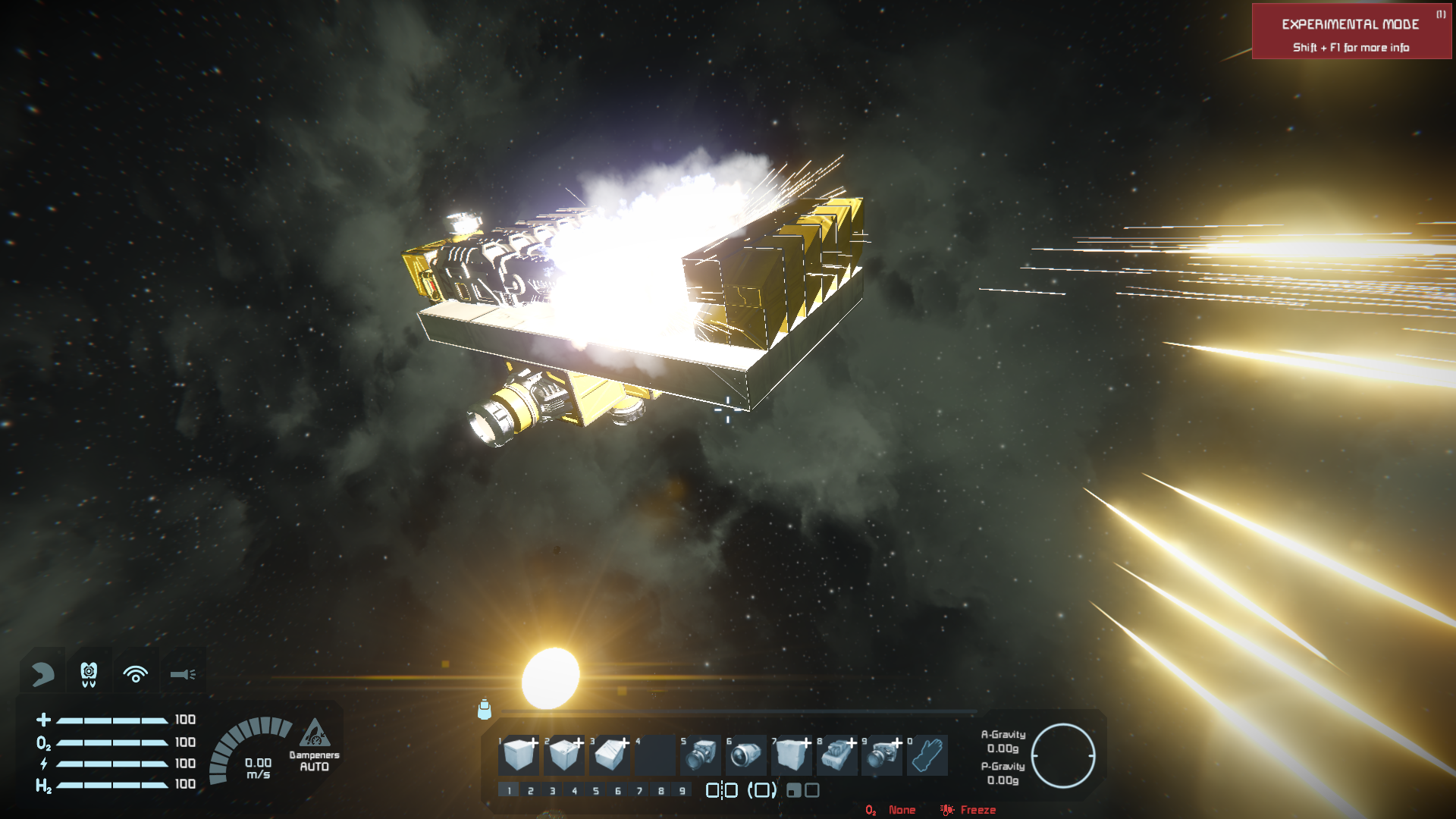Select the large block in slot 7
Viewport: 1456px width, 819px height.
coord(792,755)
